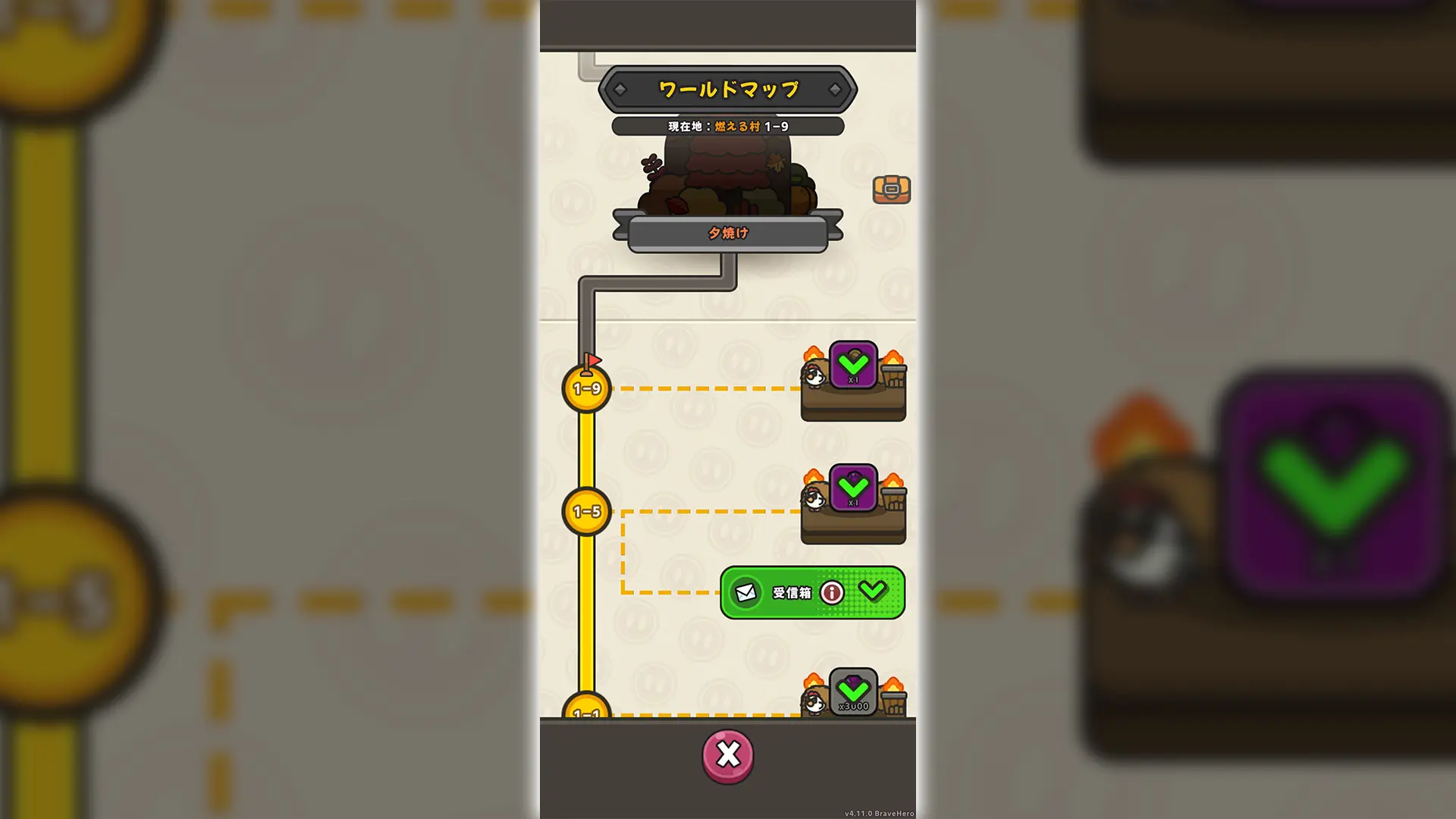Image resolution: width=1456 pixels, height=819 pixels.
Task: Tap the red info icon beside 受信箱
Action: (x=832, y=594)
